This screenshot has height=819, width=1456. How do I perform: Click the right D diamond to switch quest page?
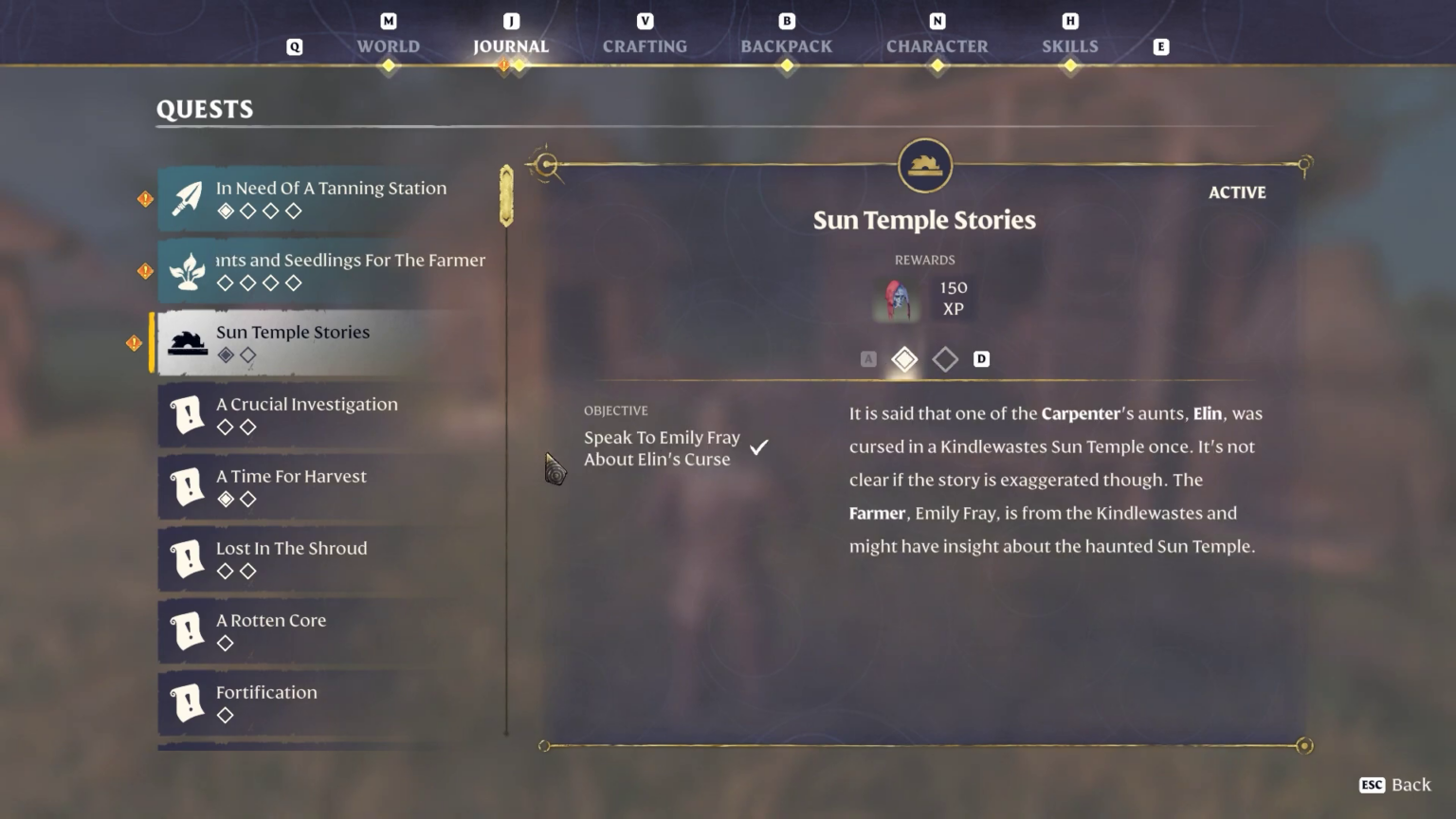981,359
